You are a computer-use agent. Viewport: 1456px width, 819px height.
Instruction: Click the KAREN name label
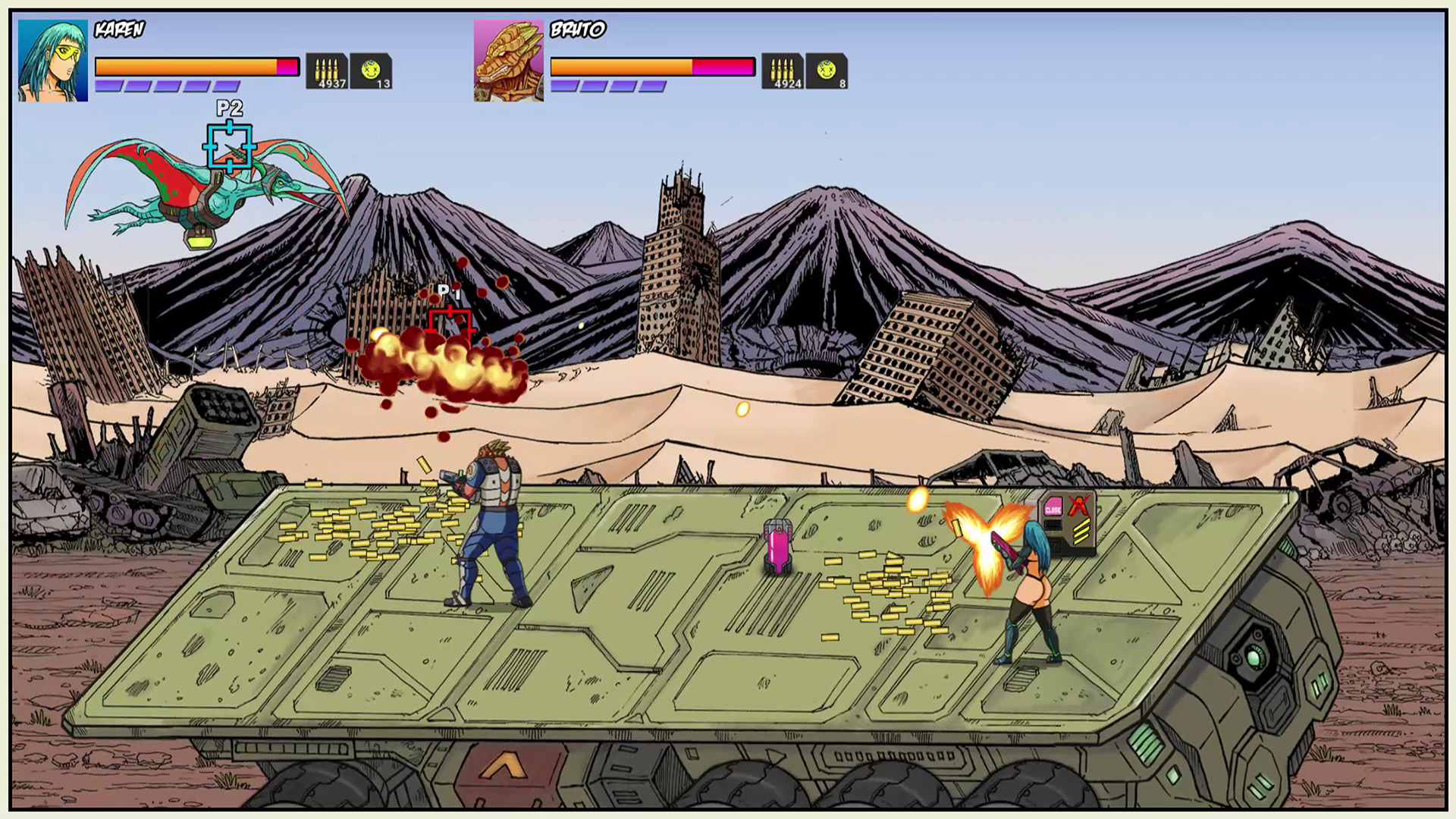(118, 29)
